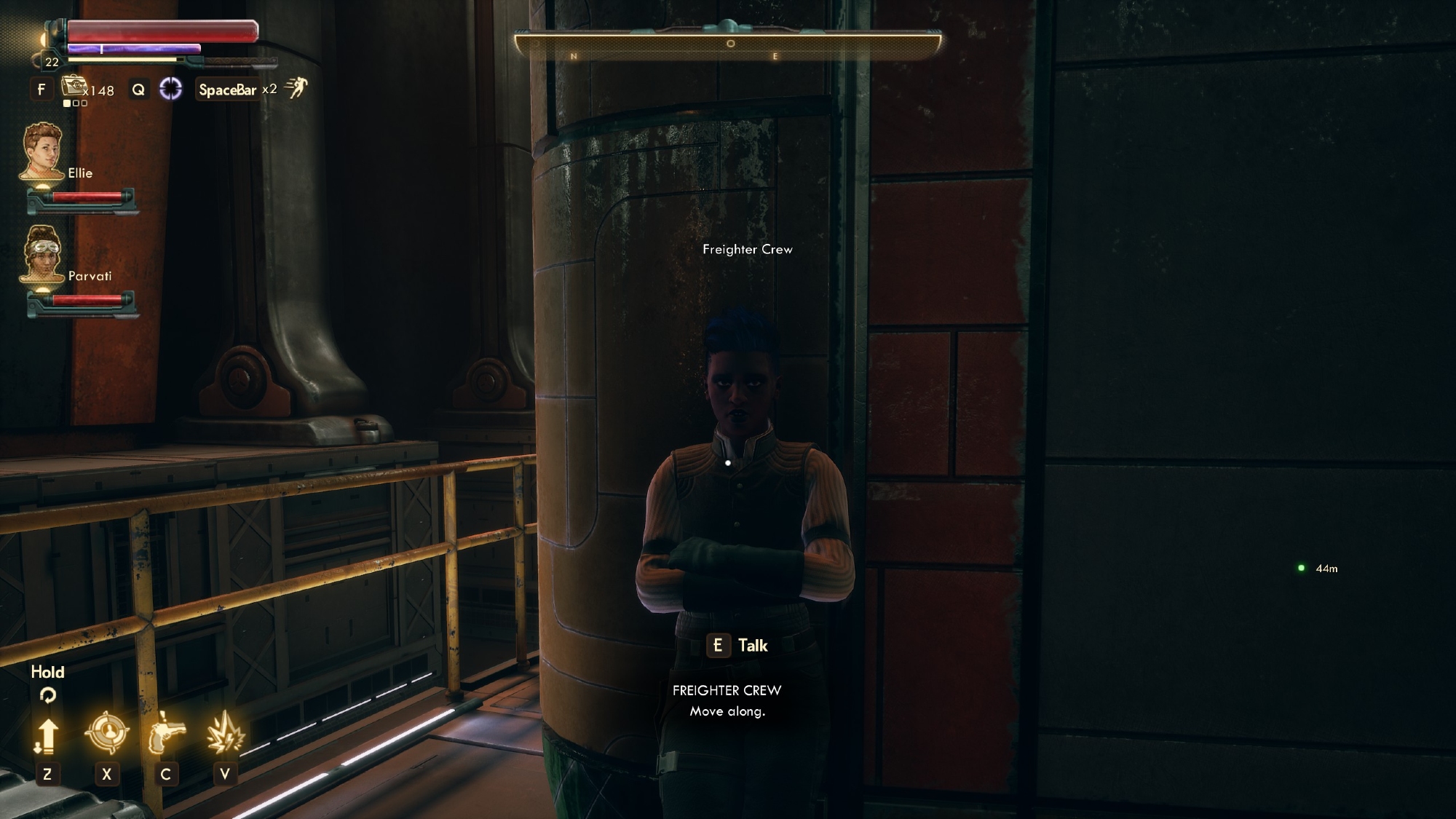
Task: Trigger the crosshair target companion command
Action: [x=106, y=732]
